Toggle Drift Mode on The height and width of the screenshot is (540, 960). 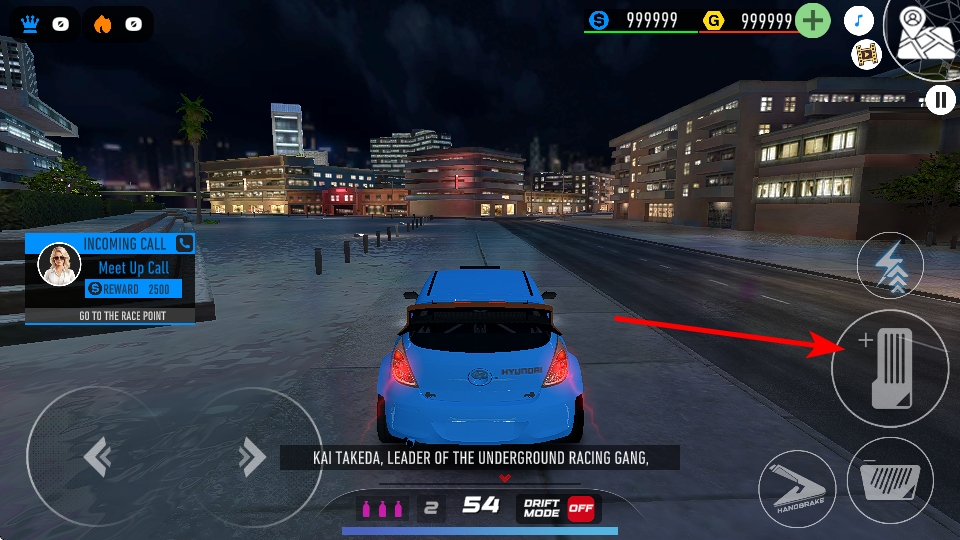(x=580, y=507)
